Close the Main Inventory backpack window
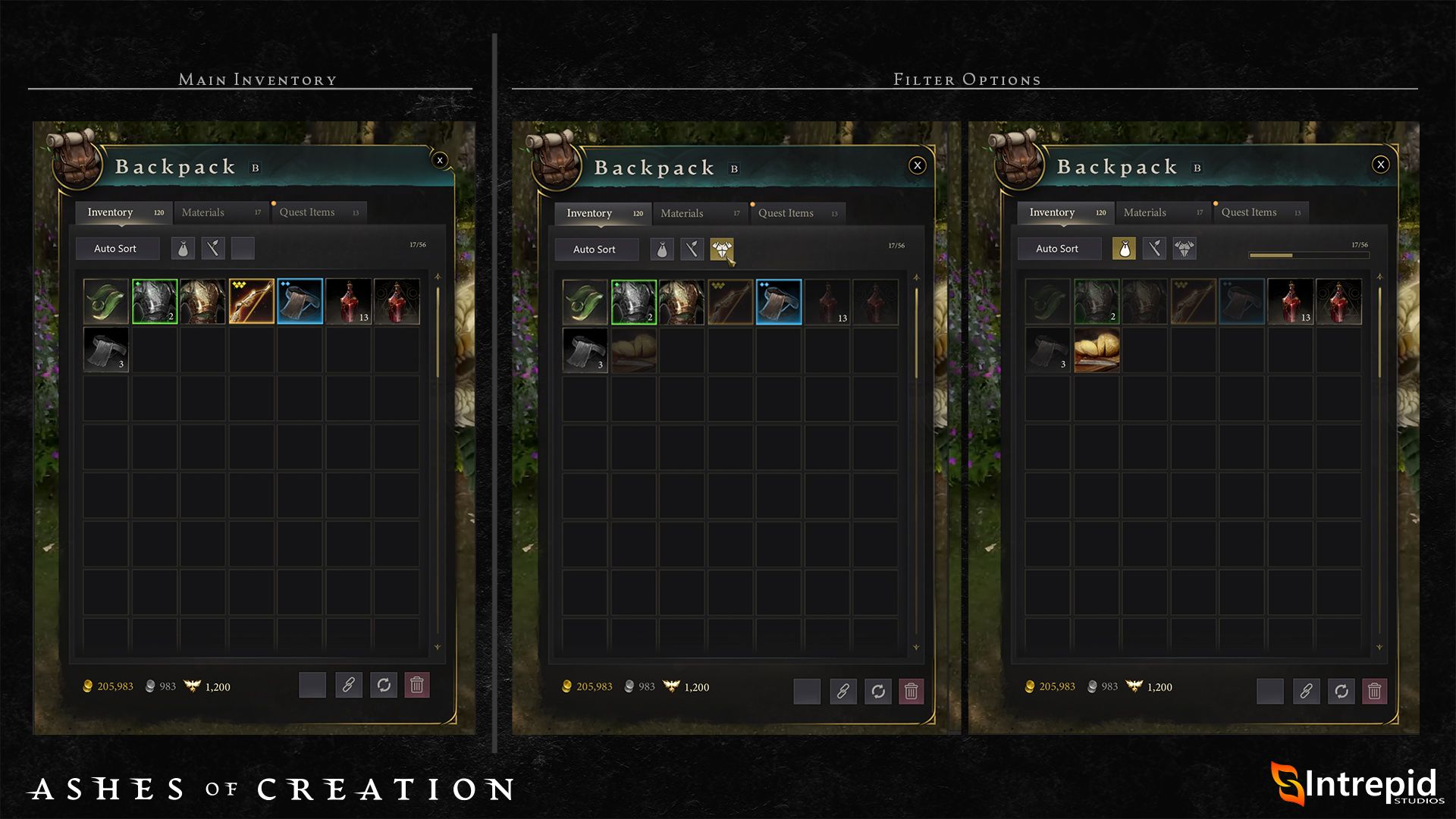 [x=440, y=160]
